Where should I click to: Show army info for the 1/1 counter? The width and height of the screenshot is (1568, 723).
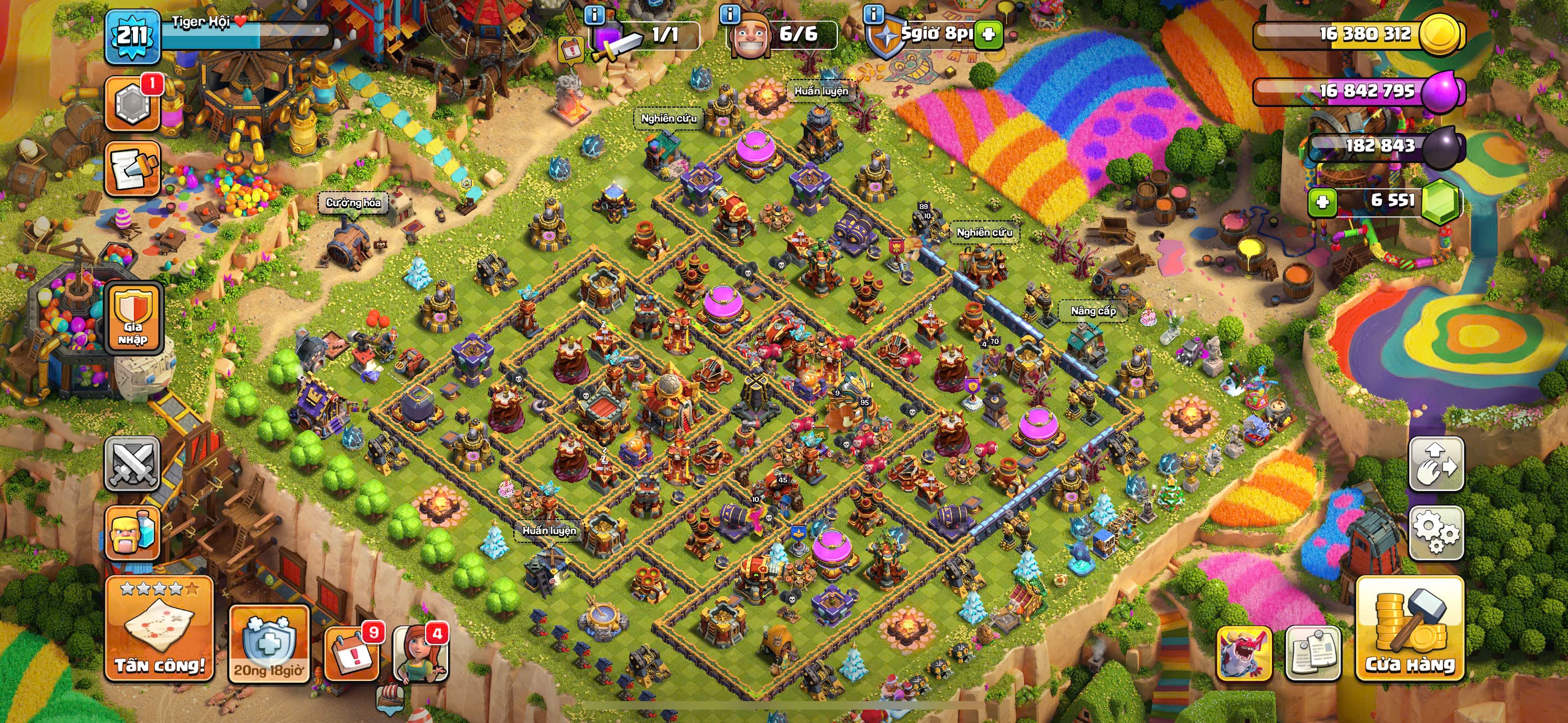[594, 14]
